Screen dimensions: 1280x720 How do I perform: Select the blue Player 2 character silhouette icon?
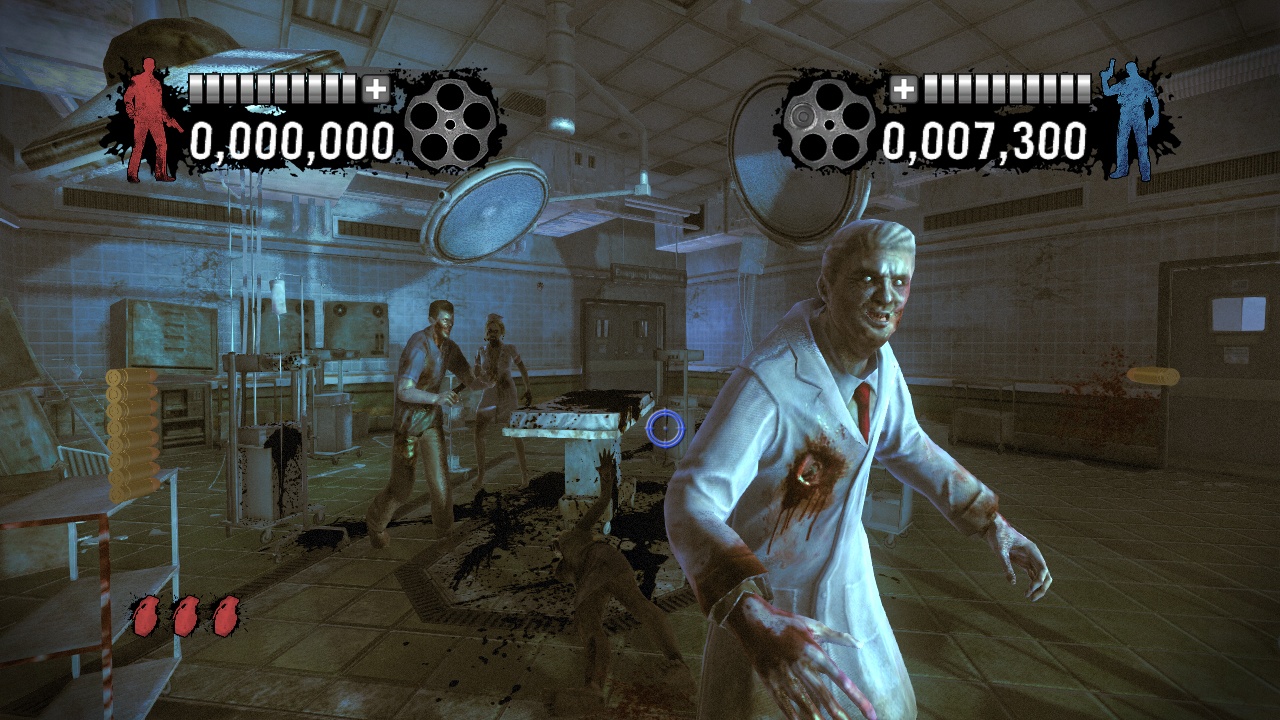[x=1136, y=120]
